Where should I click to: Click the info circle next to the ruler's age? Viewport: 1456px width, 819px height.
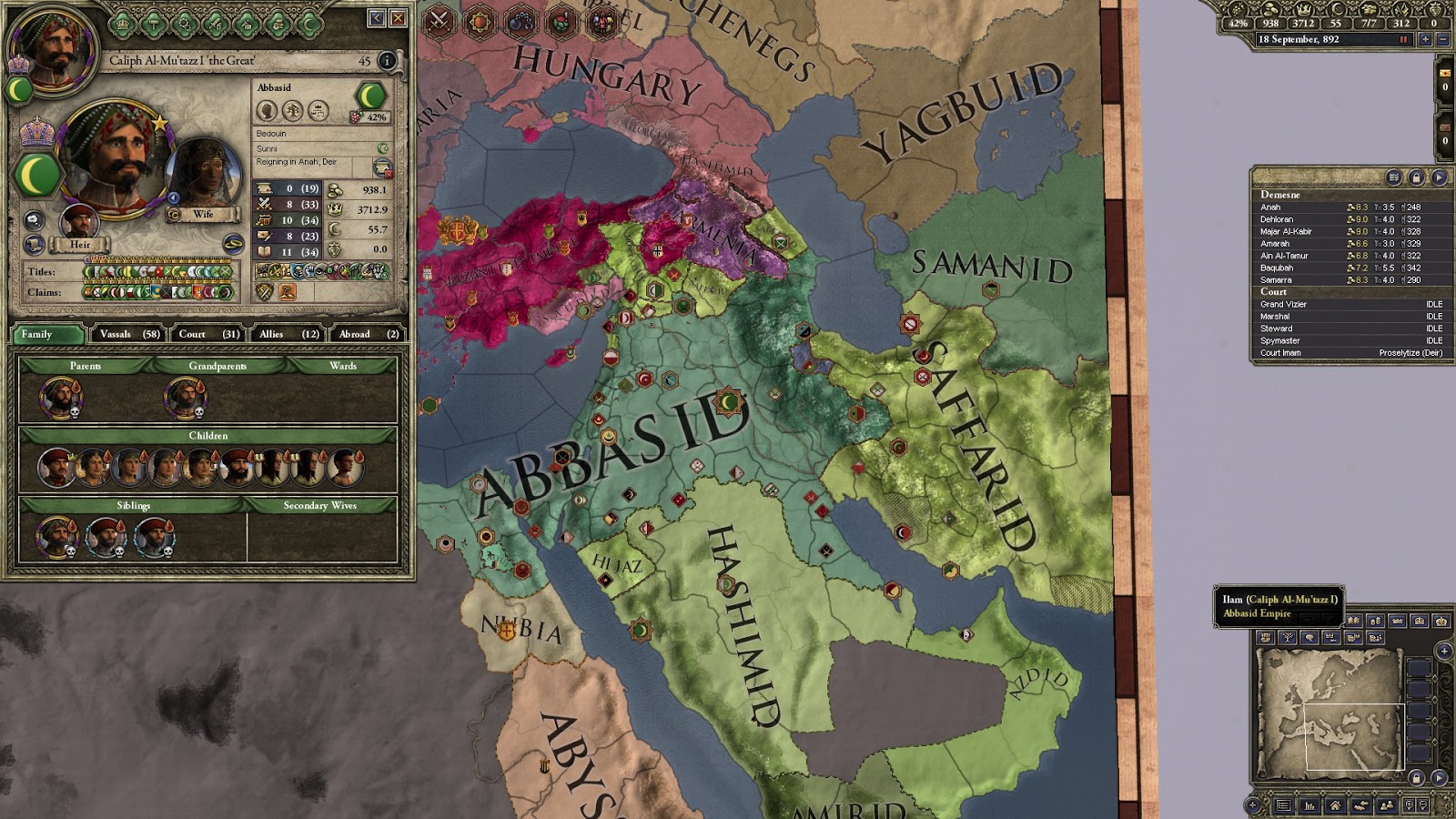point(385,62)
